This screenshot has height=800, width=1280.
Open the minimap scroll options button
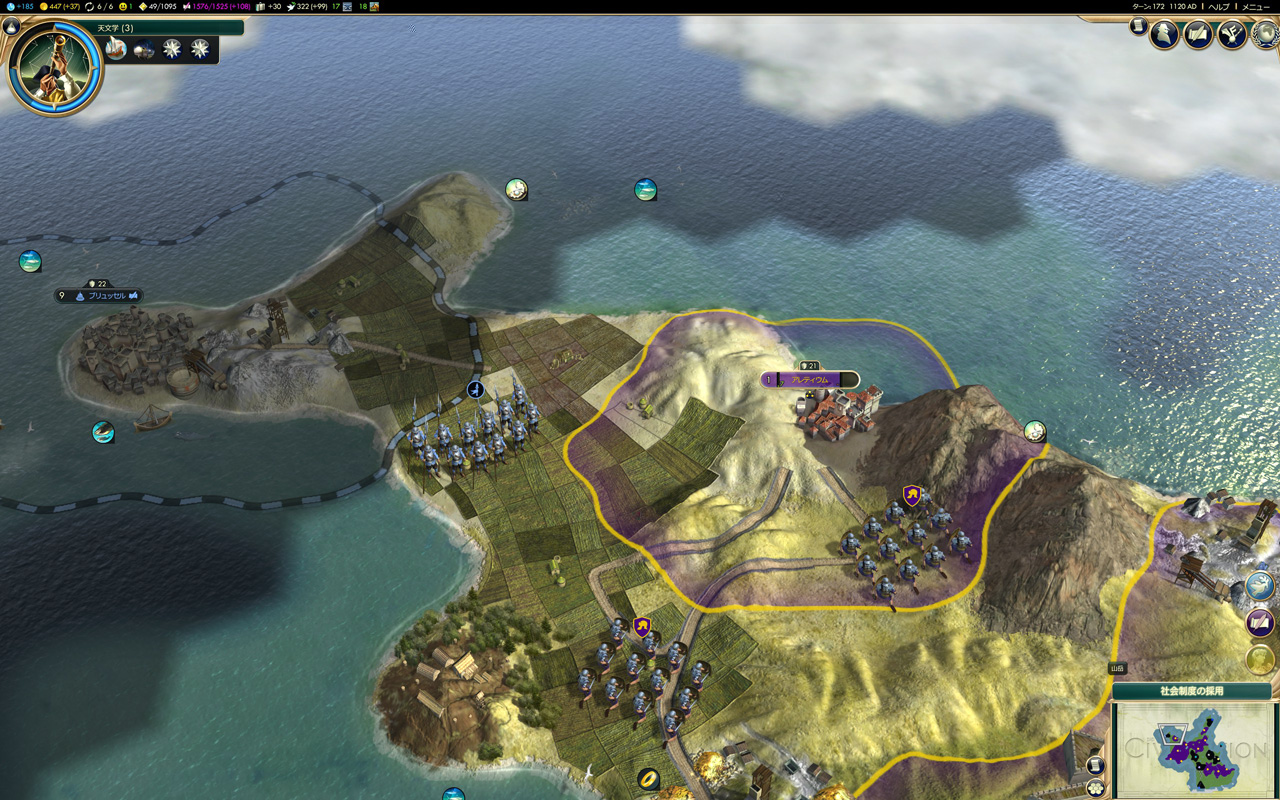click(x=1096, y=766)
